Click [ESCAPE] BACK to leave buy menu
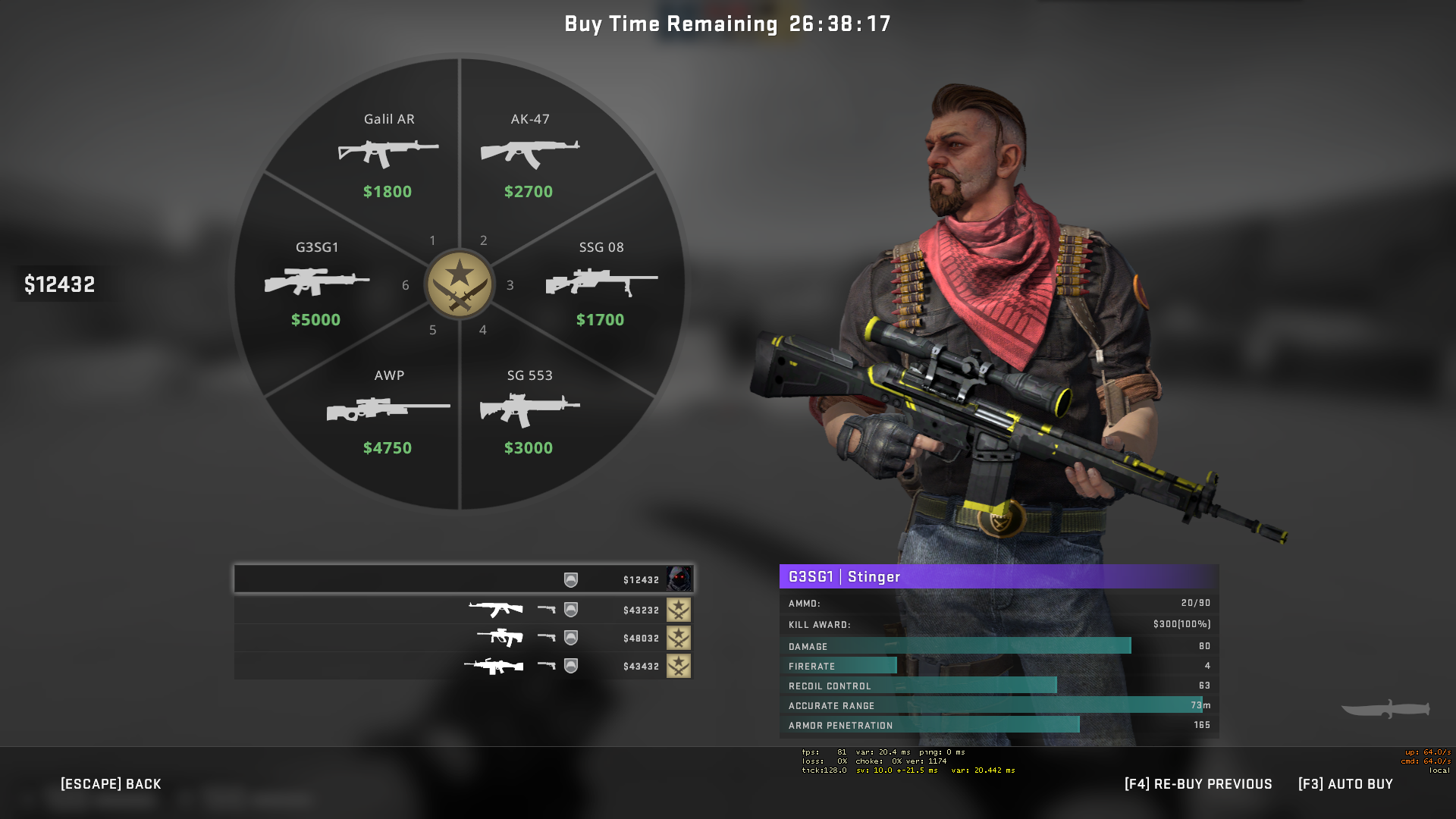1456x819 pixels. point(111,784)
